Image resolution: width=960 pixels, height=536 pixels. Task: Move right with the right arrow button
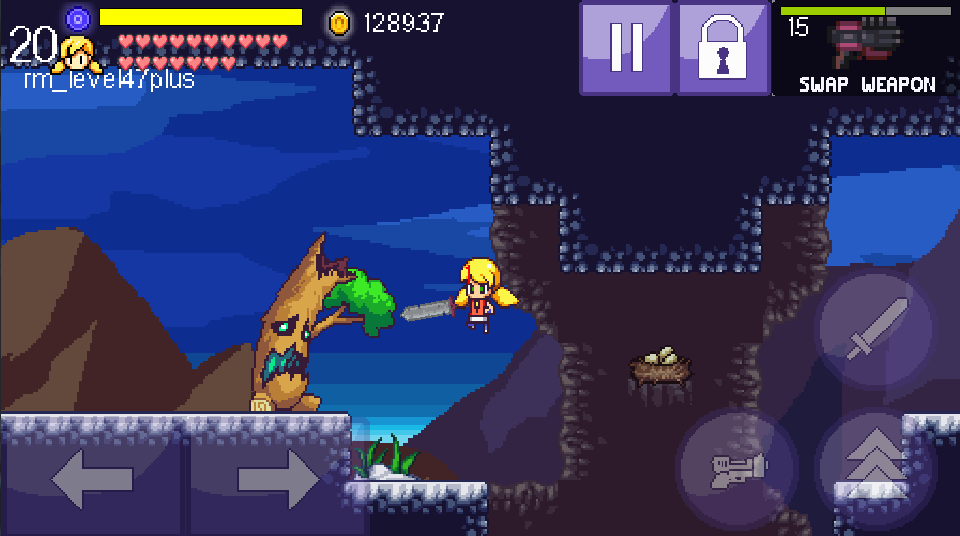coord(277,479)
